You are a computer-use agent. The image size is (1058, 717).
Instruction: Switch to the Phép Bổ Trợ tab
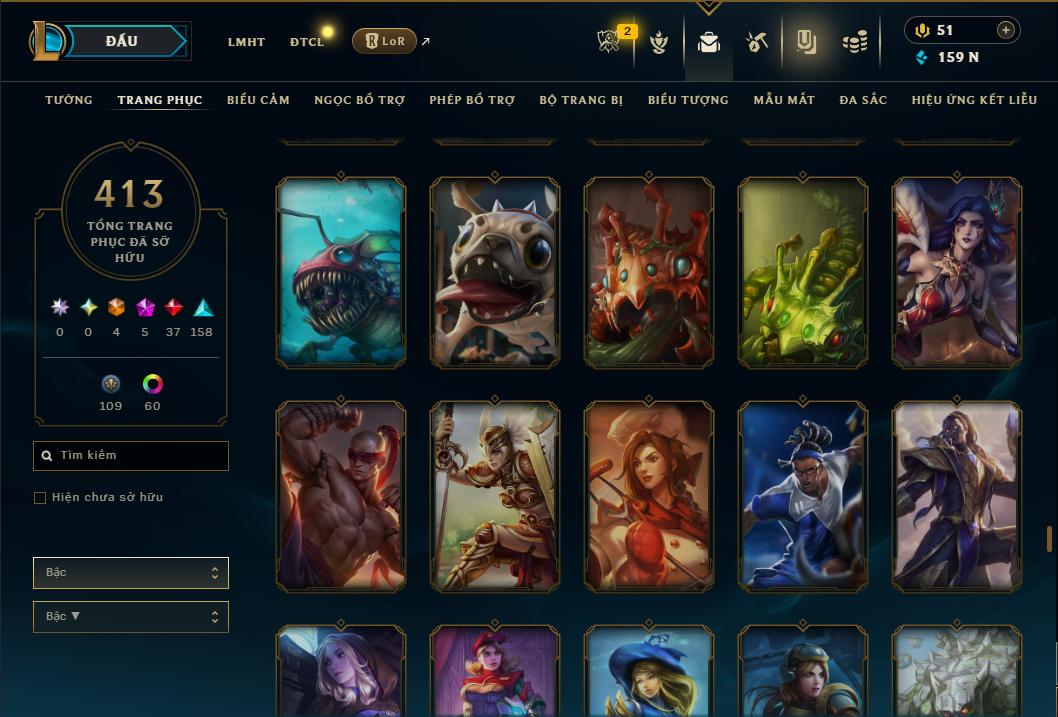coord(472,100)
